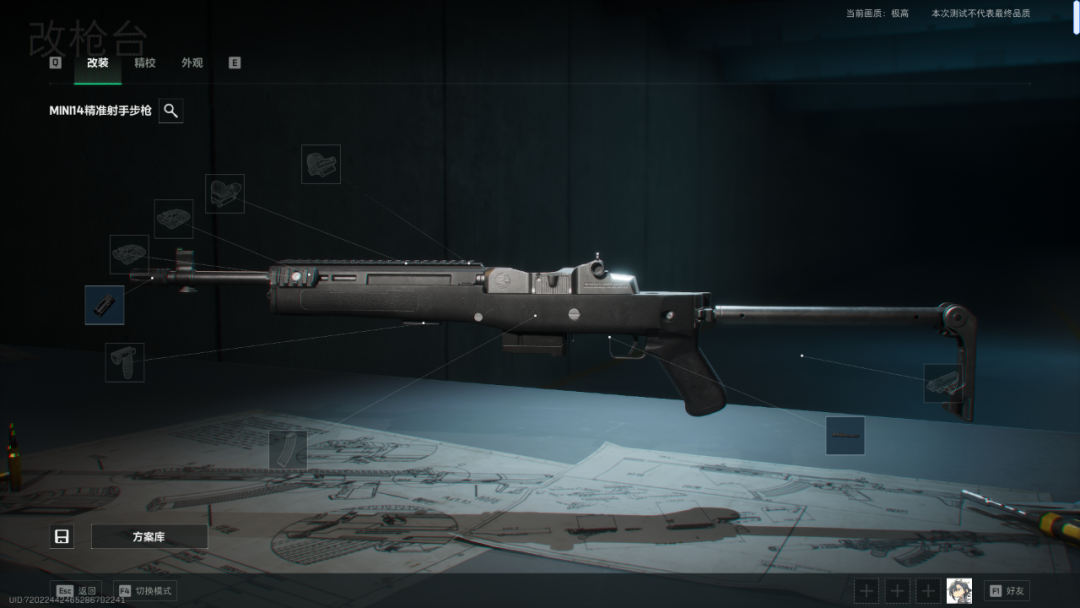
Task: Open the topmost optic mount slot
Action: tap(321, 164)
